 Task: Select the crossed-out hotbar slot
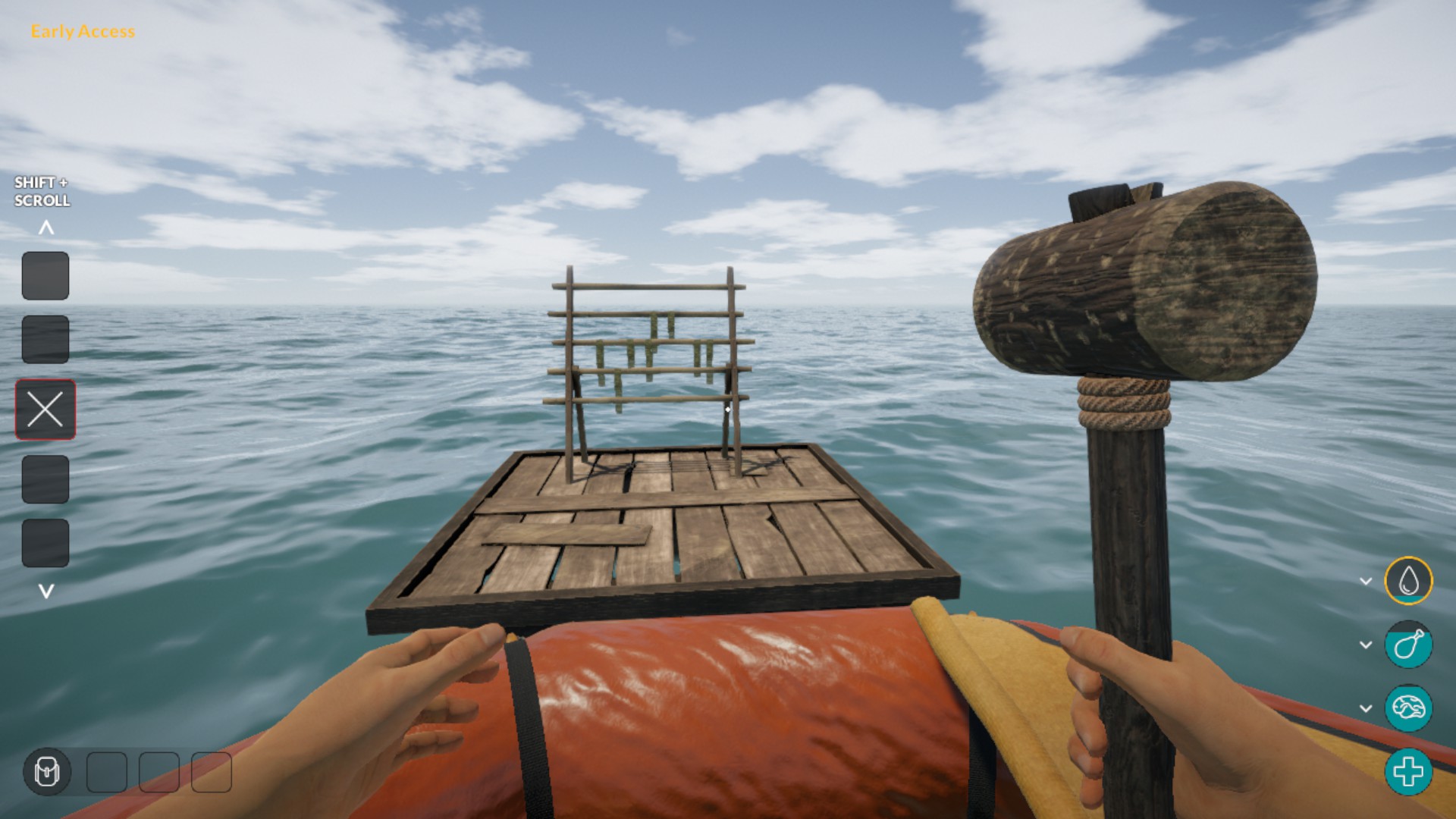point(45,409)
